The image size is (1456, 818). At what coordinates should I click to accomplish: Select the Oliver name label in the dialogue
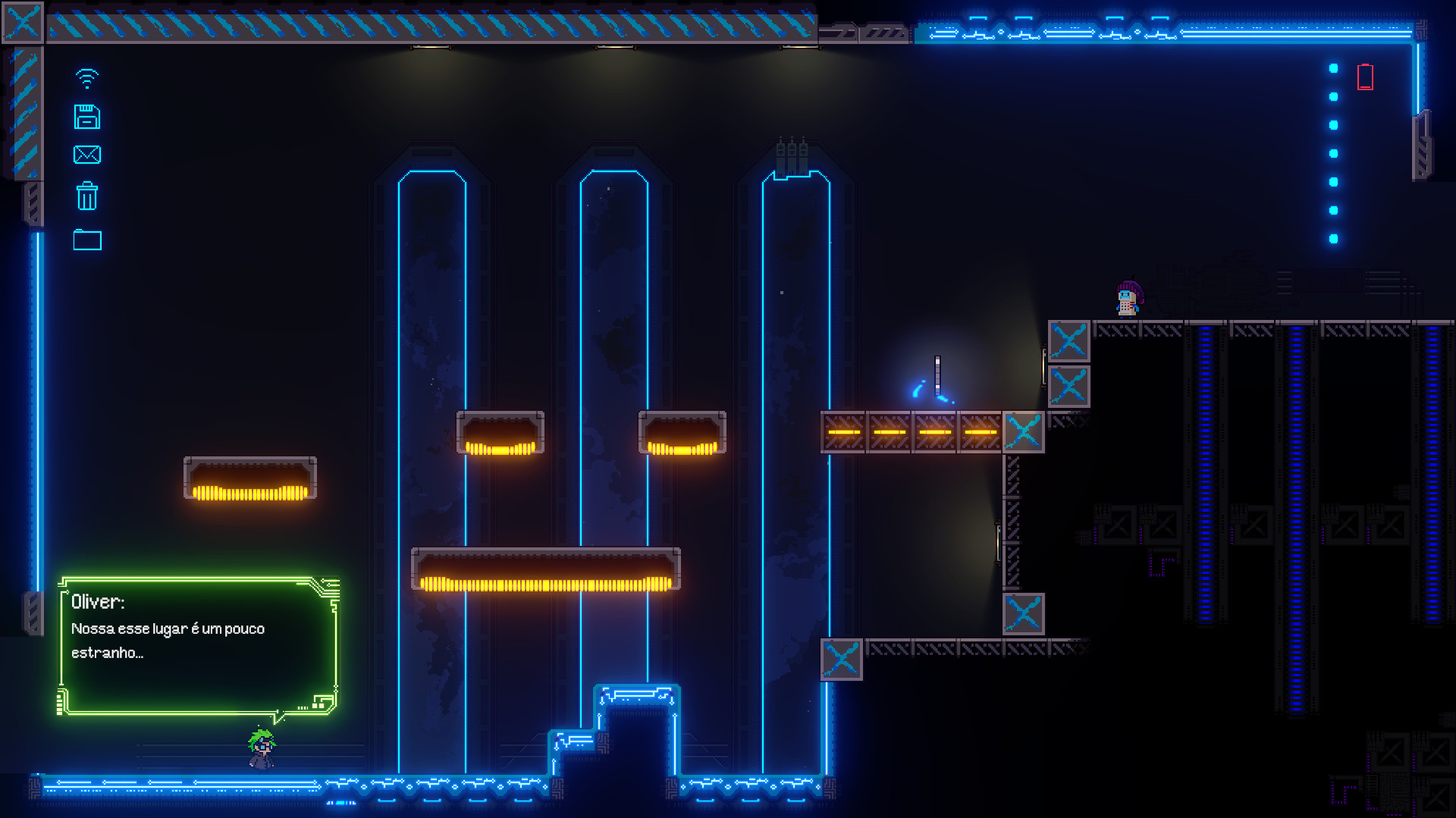98,600
